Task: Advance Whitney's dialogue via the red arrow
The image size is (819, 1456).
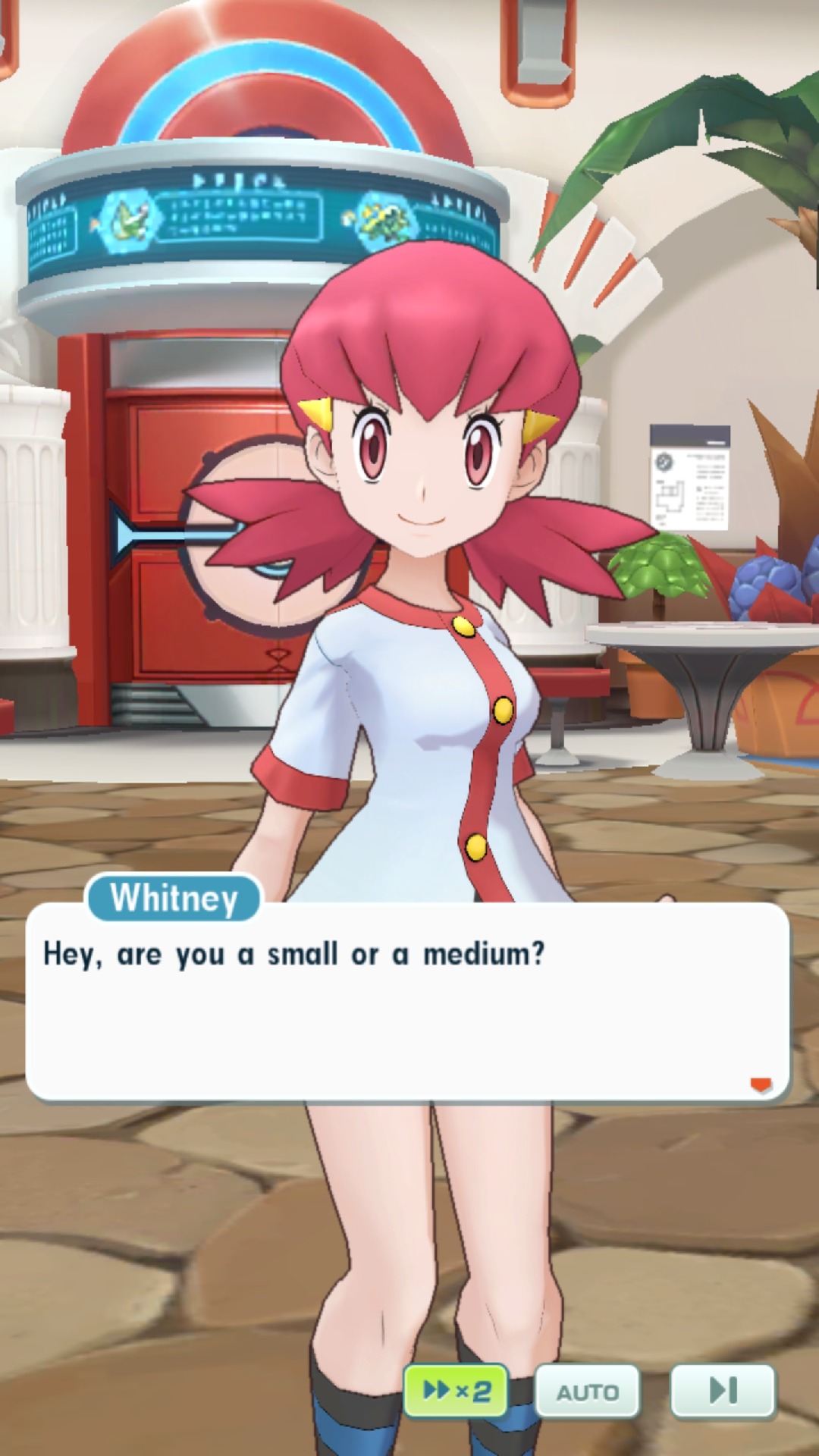Action: coord(761,1085)
